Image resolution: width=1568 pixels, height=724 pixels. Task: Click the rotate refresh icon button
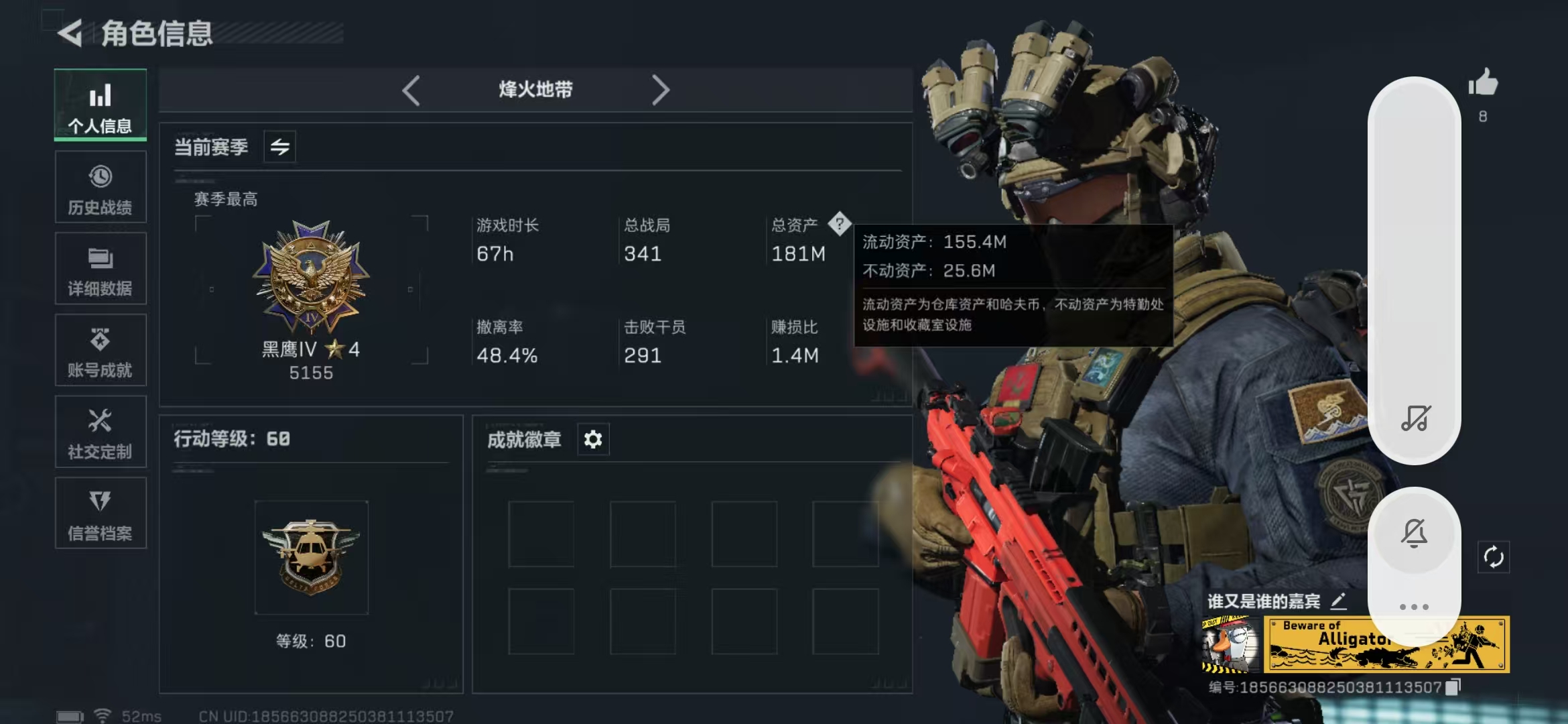pos(1494,557)
